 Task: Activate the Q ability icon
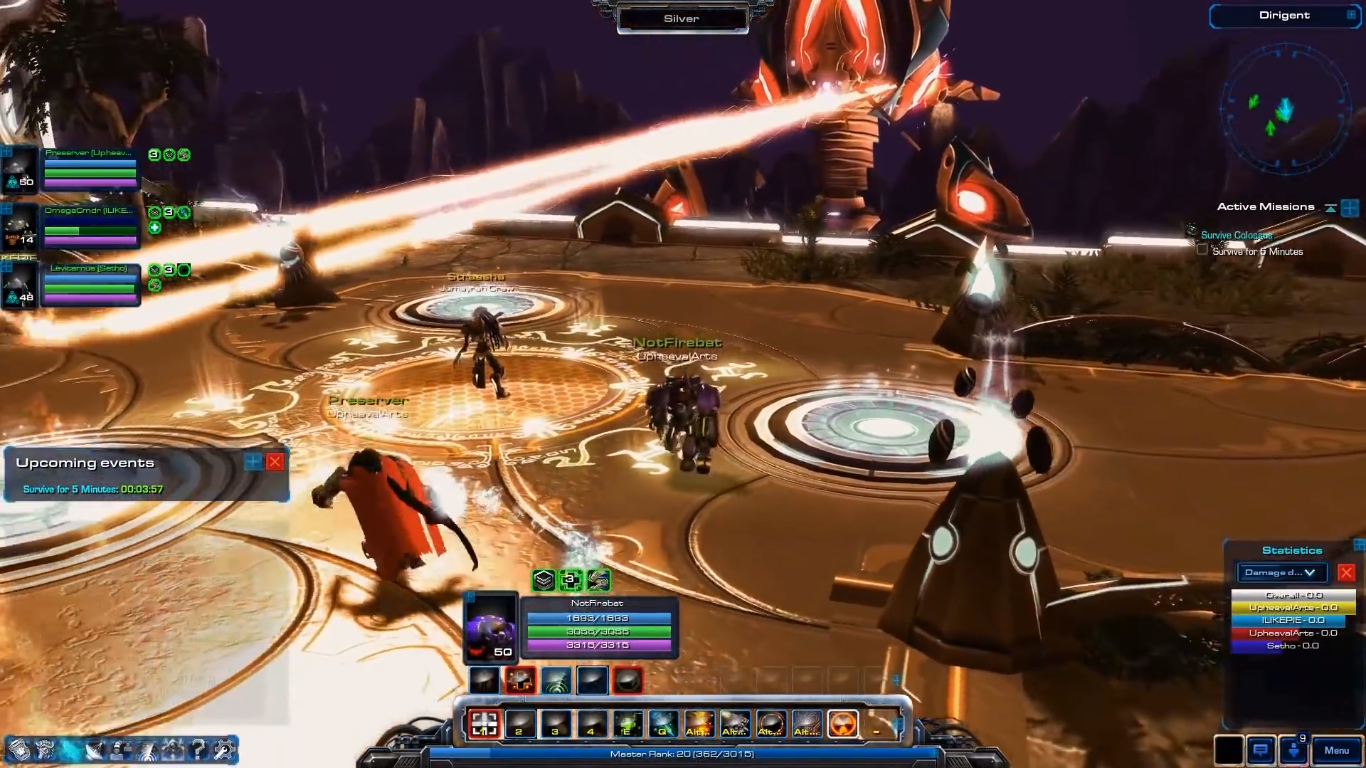point(663,724)
